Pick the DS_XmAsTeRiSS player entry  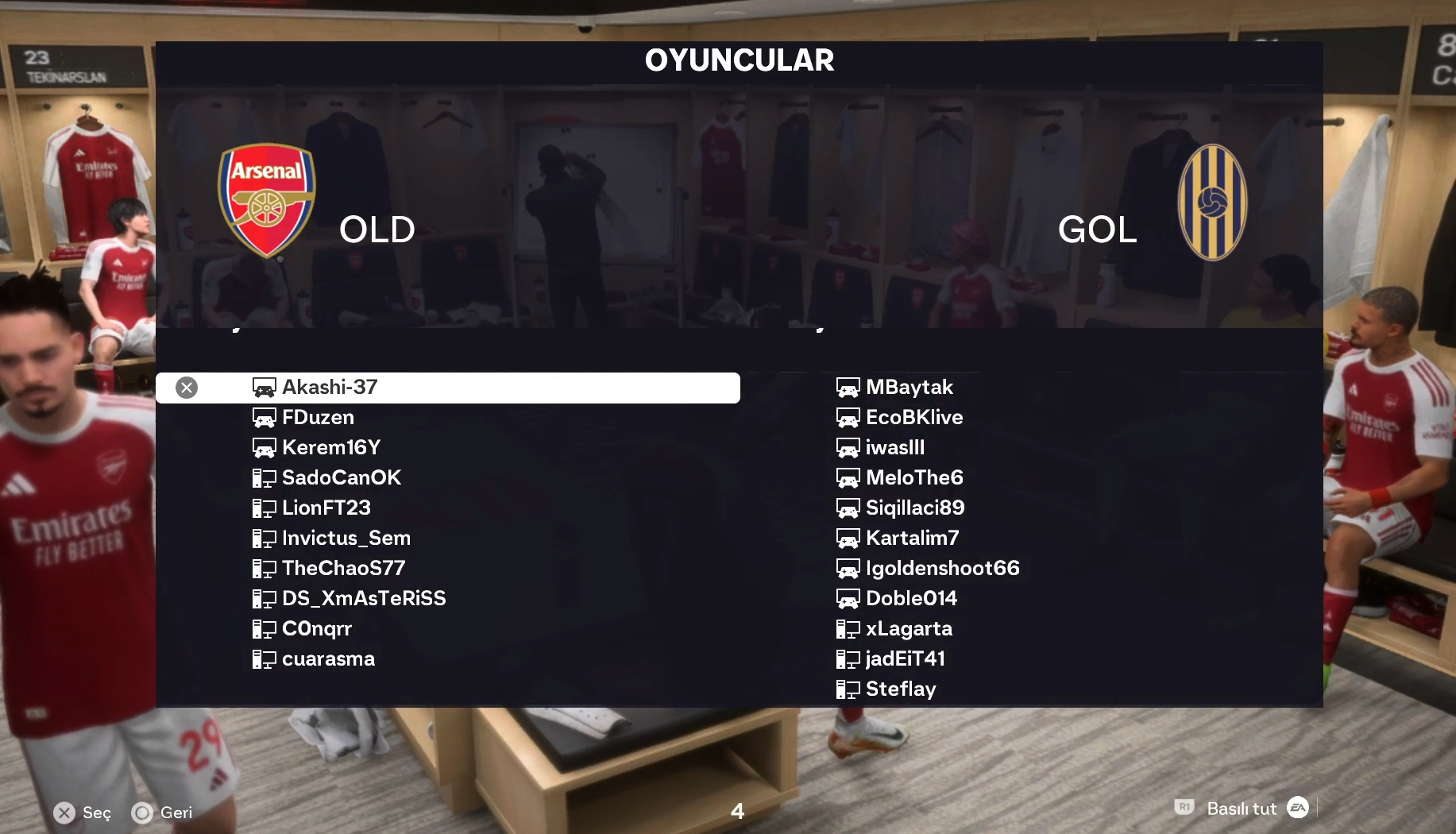point(363,599)
